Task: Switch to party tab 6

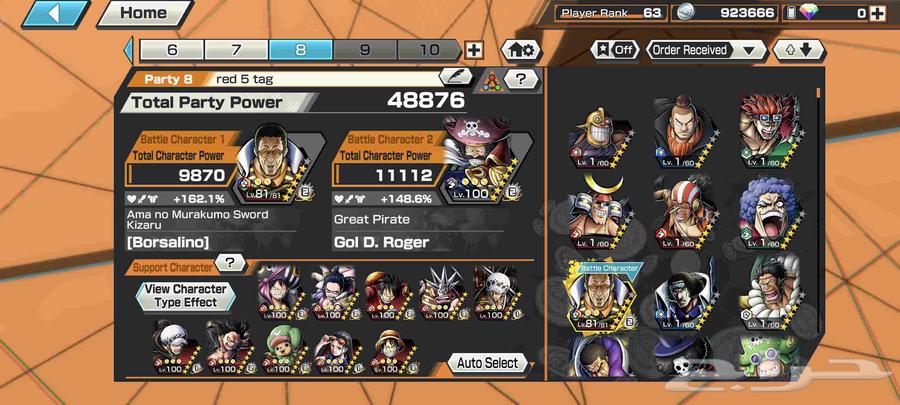Action: point(172,50)
